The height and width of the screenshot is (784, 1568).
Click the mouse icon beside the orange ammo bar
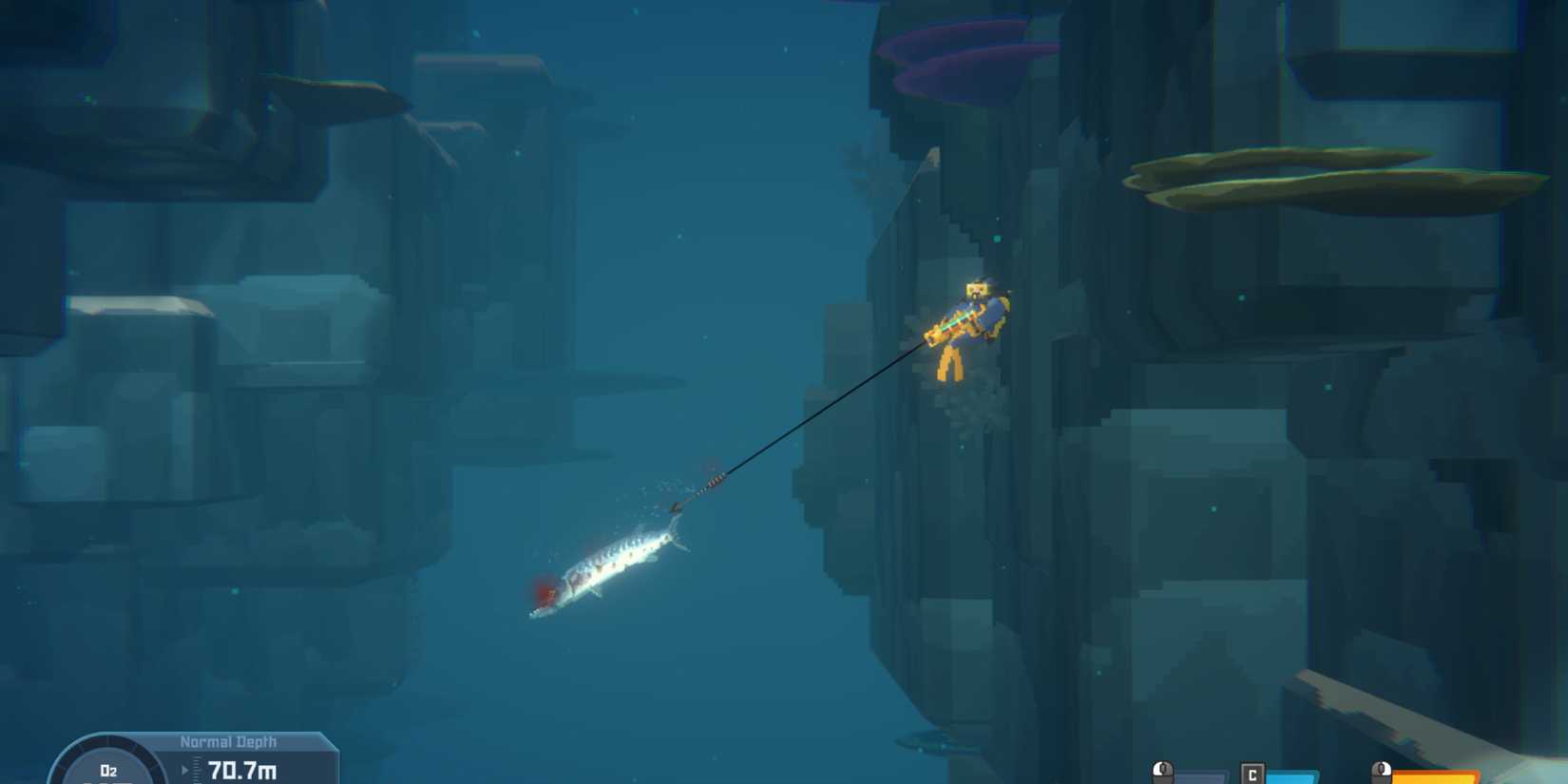pos(1383,768)
